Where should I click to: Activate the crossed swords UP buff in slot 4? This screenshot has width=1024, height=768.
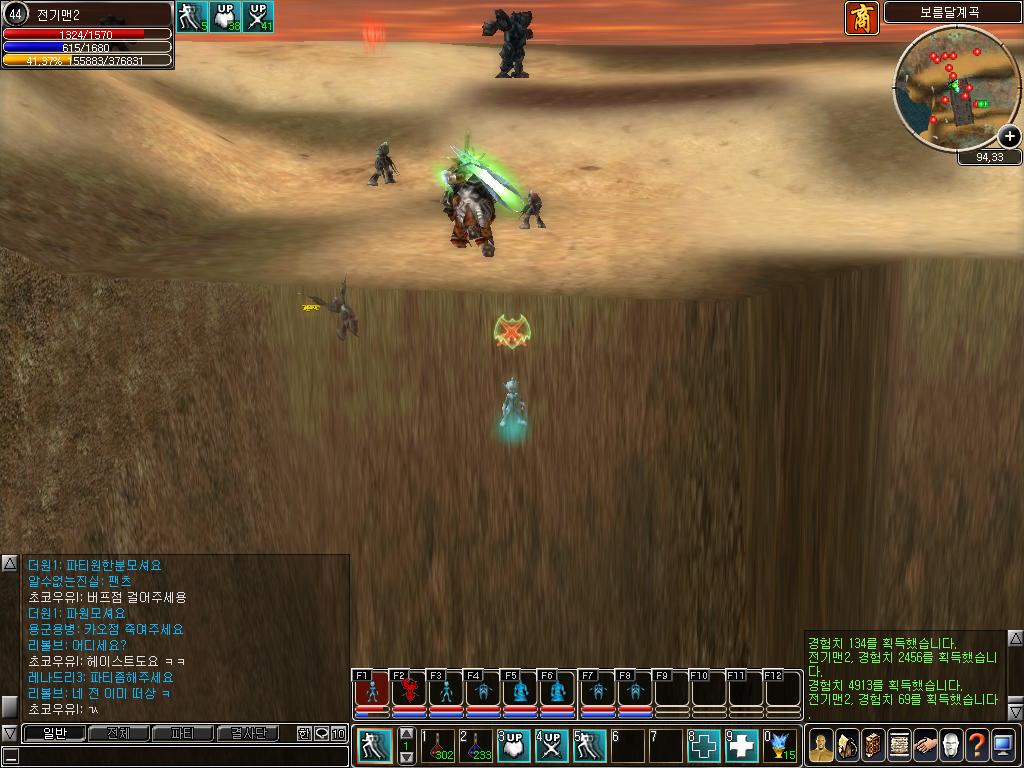coord(551,746)
